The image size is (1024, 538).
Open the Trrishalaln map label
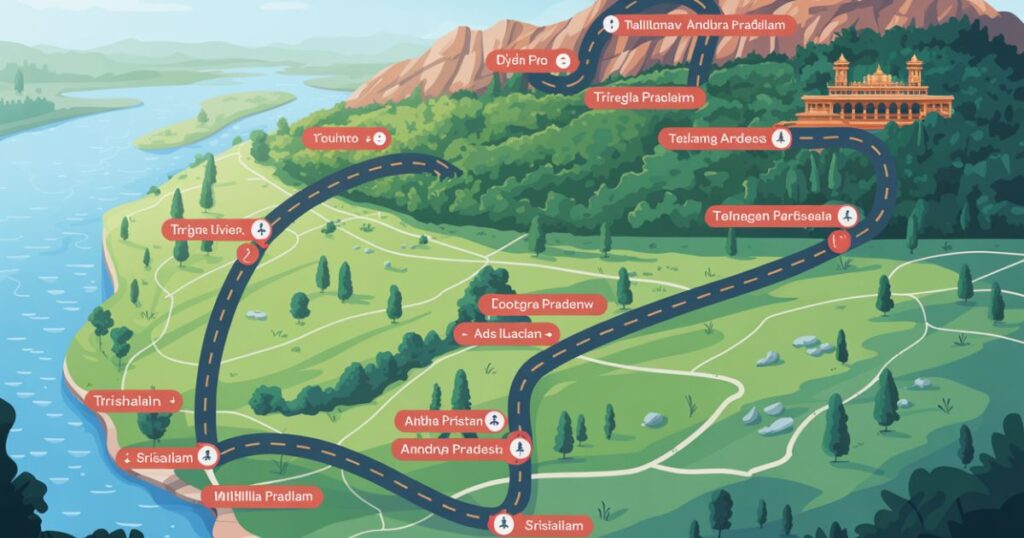click(x=131, y=400)
